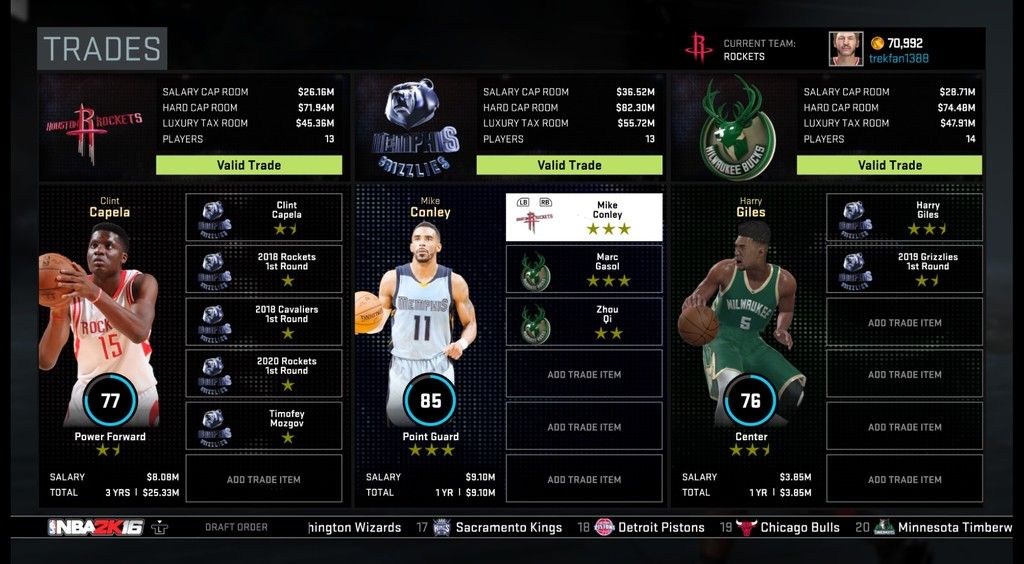
Task: Select the Memphis Grizzlies team logo
Action: click(x=416, y=130)
